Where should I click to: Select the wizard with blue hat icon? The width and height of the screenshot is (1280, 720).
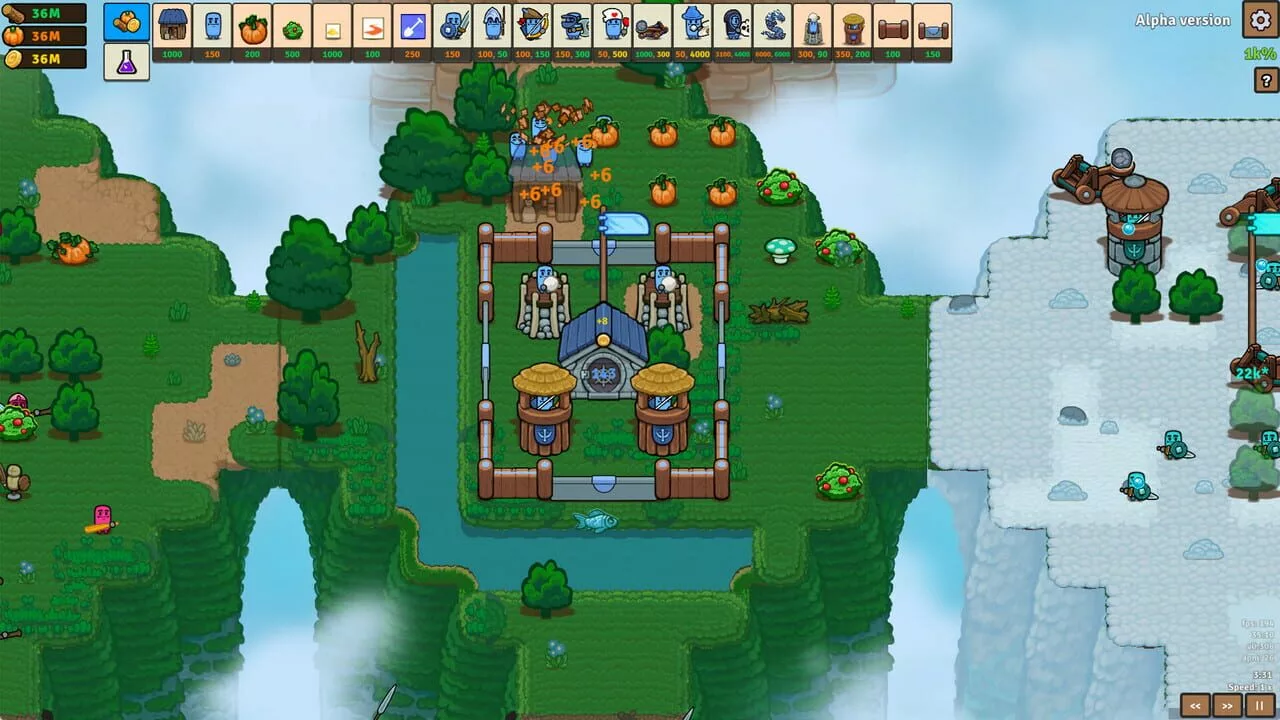click(690, 30)
